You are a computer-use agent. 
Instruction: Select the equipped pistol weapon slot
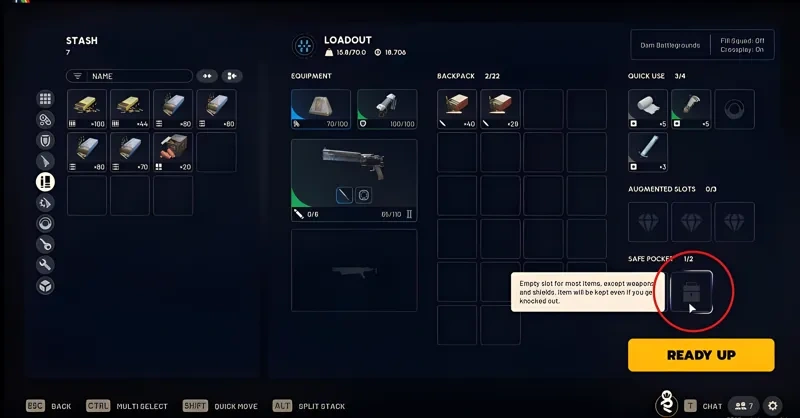coord(354,180)
